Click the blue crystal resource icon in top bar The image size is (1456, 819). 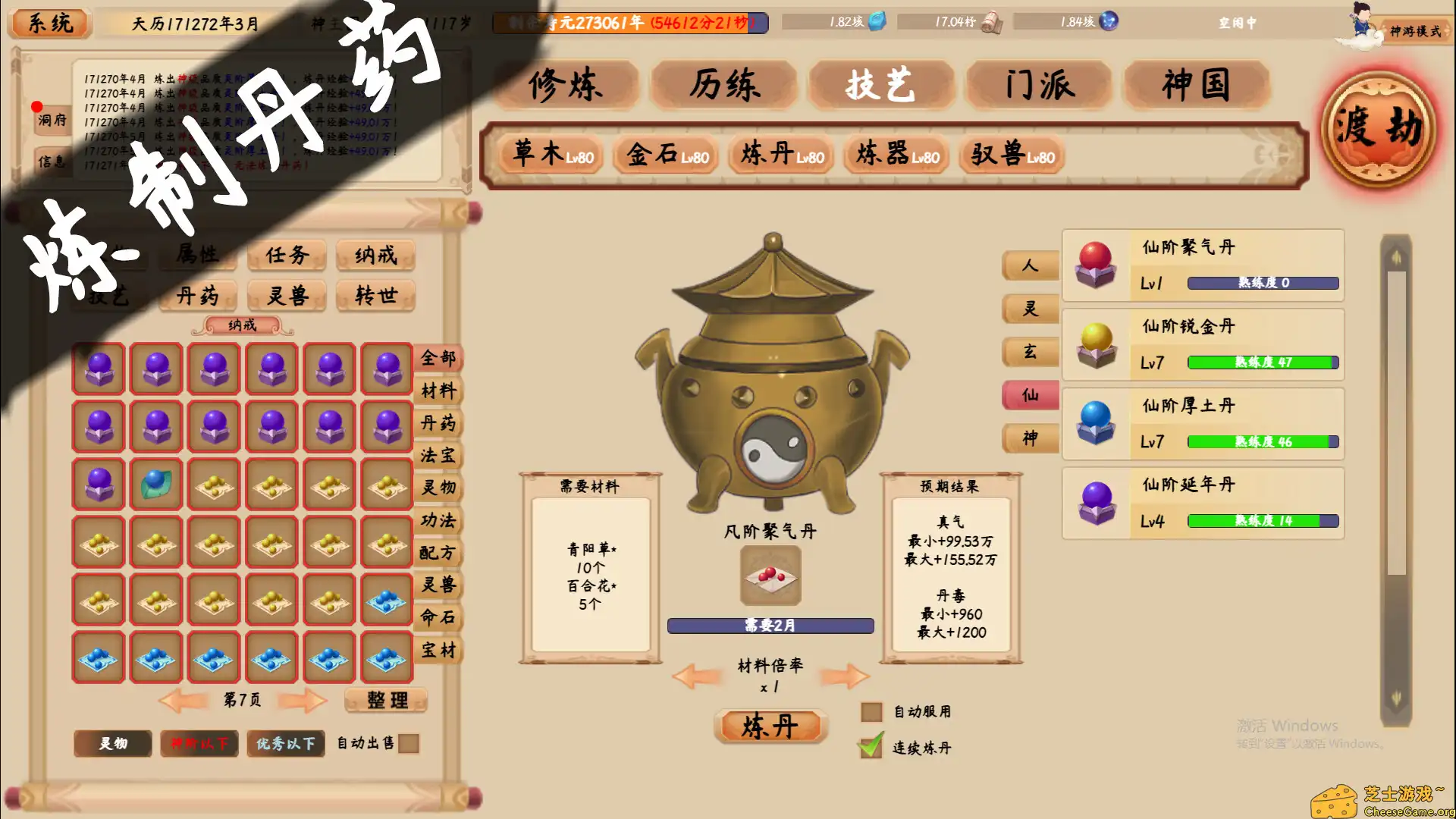coord(877,22)
